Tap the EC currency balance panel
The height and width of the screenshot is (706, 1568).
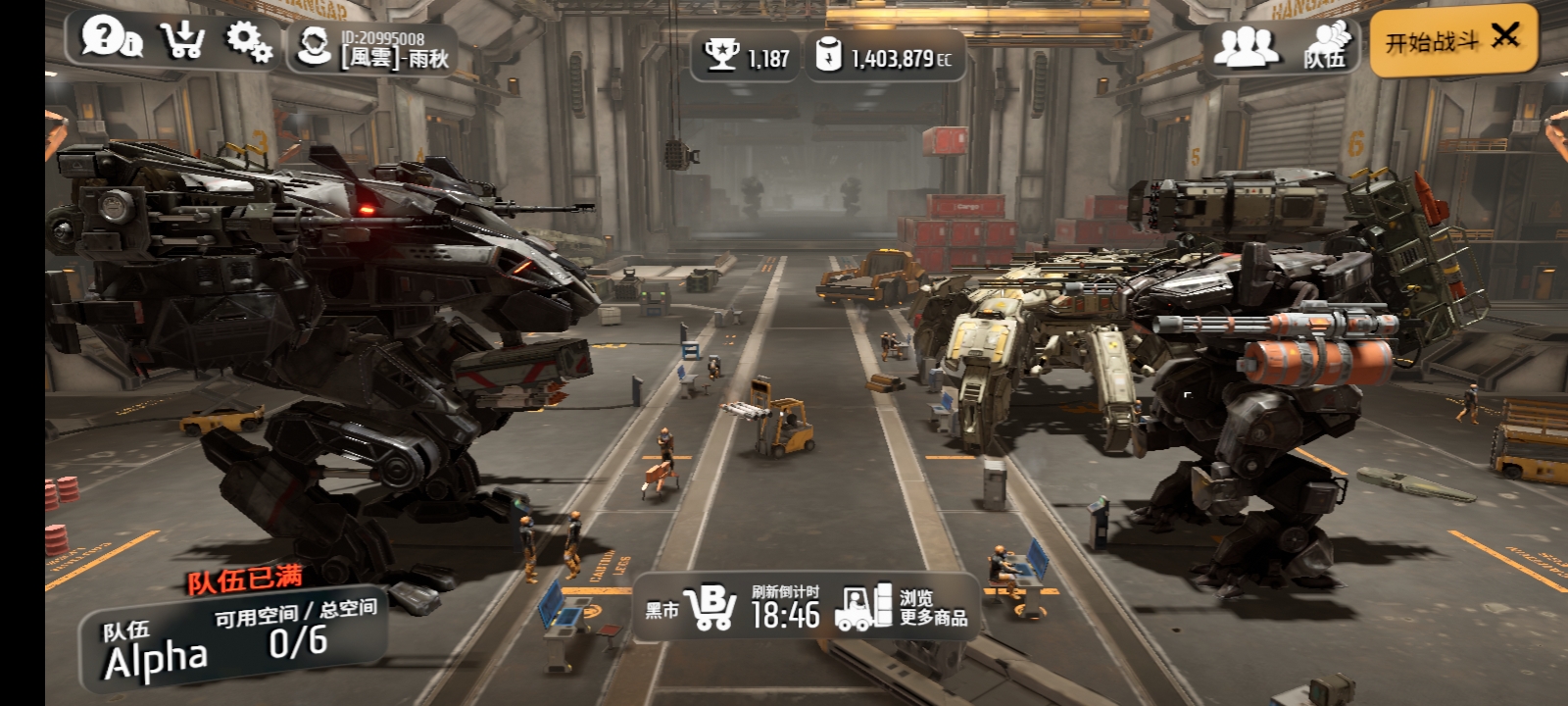tap(886, 56)
